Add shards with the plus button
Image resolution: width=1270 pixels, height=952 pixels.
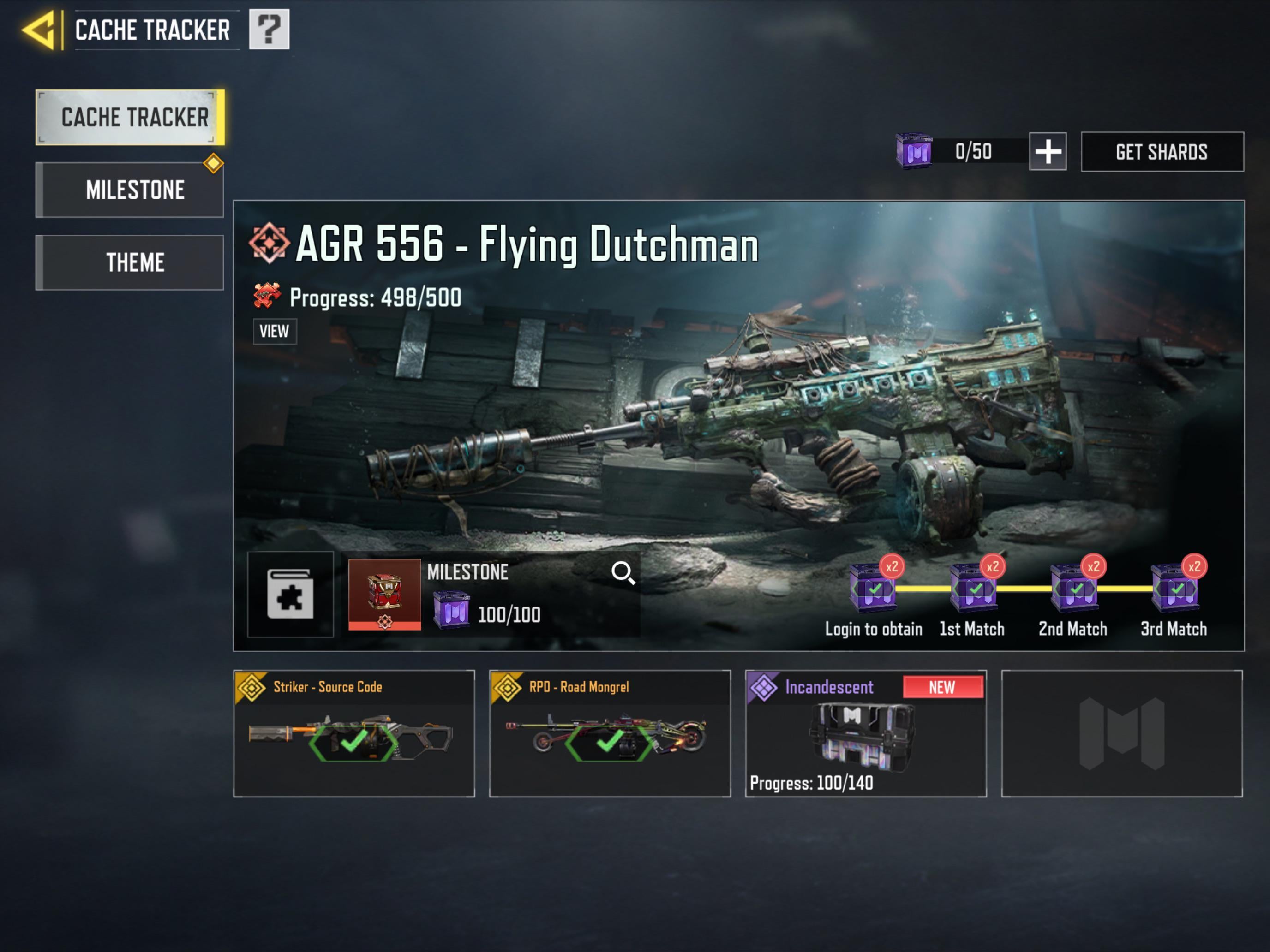click(x=1047, y=152)
